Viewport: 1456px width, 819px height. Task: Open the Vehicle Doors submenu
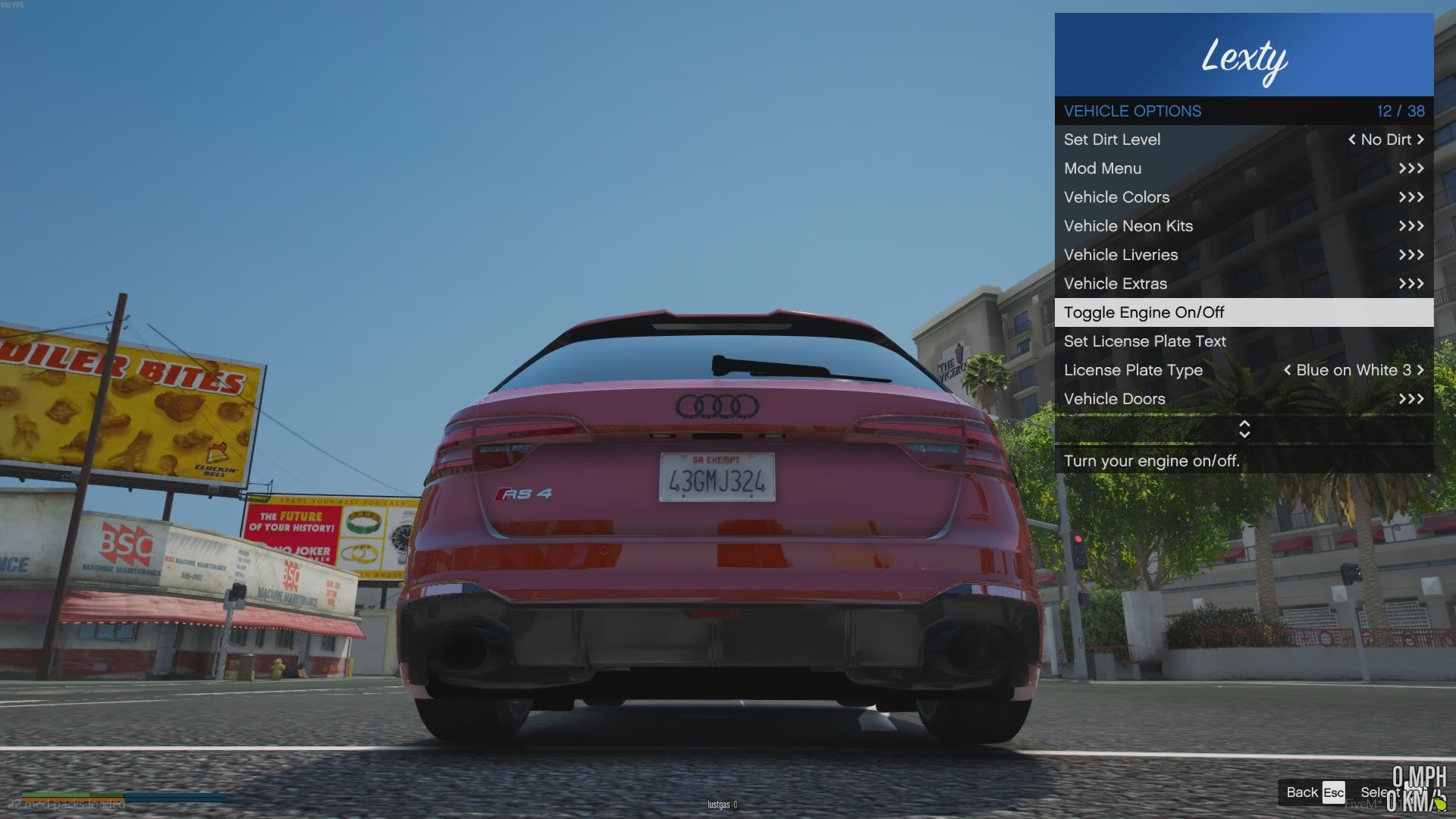tap(1244, 399)
